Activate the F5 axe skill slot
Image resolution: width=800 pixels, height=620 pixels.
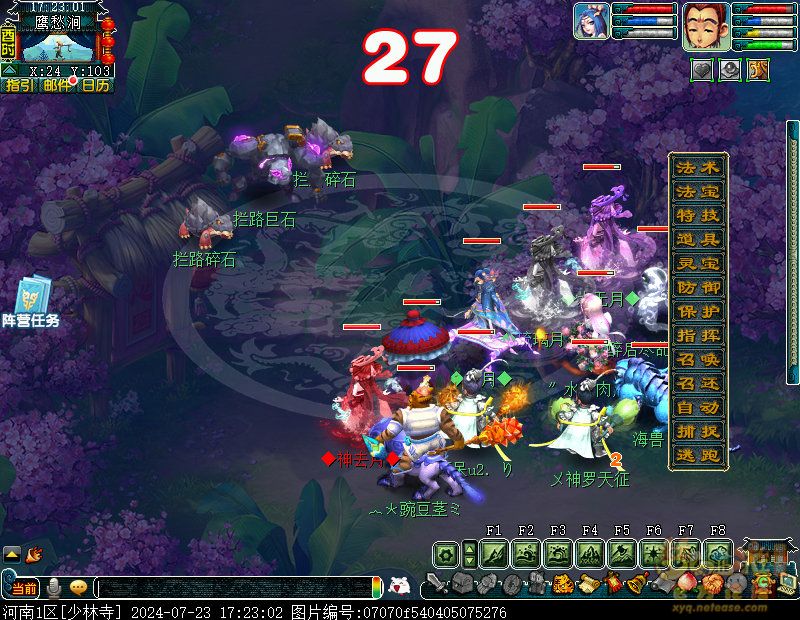pos(622,553)
